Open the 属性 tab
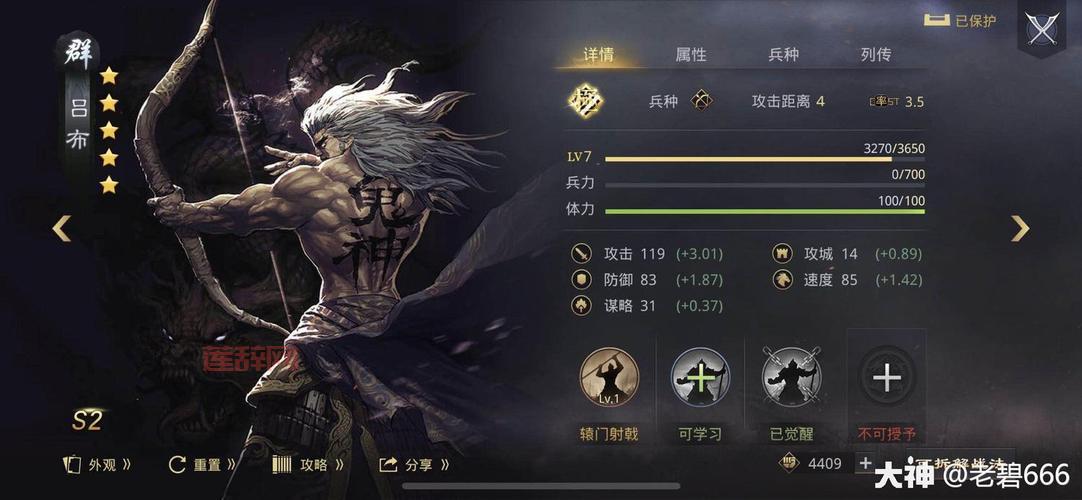1082x500 pixels. coord(691,54)
